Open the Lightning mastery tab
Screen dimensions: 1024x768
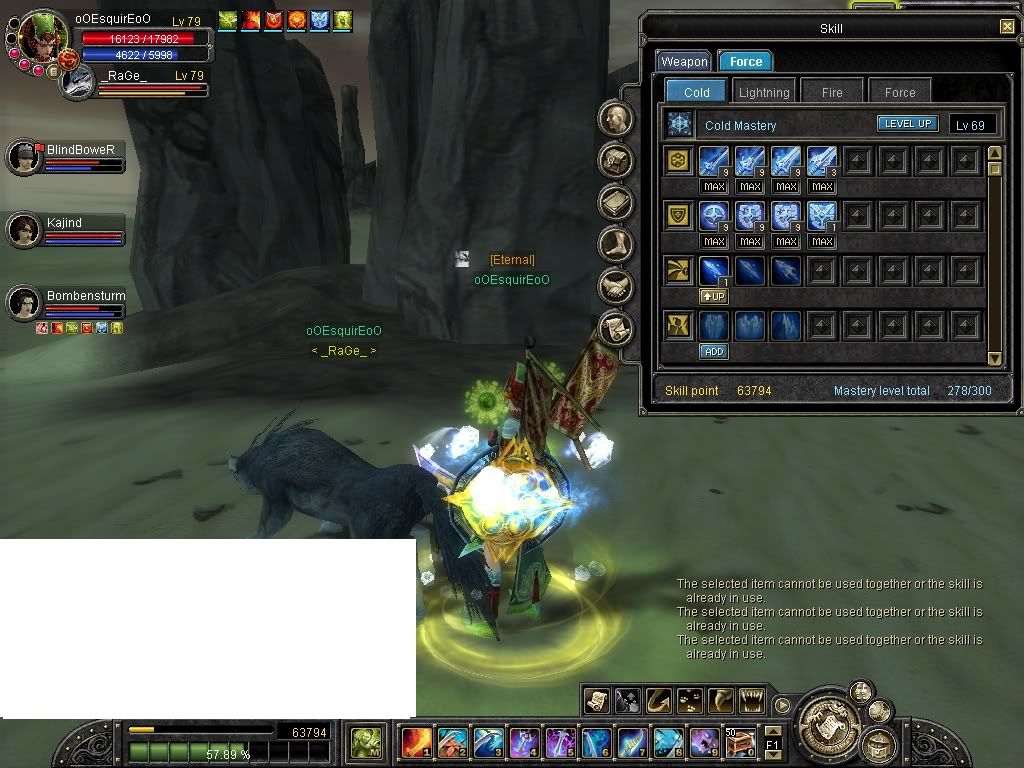pos(764,92)
